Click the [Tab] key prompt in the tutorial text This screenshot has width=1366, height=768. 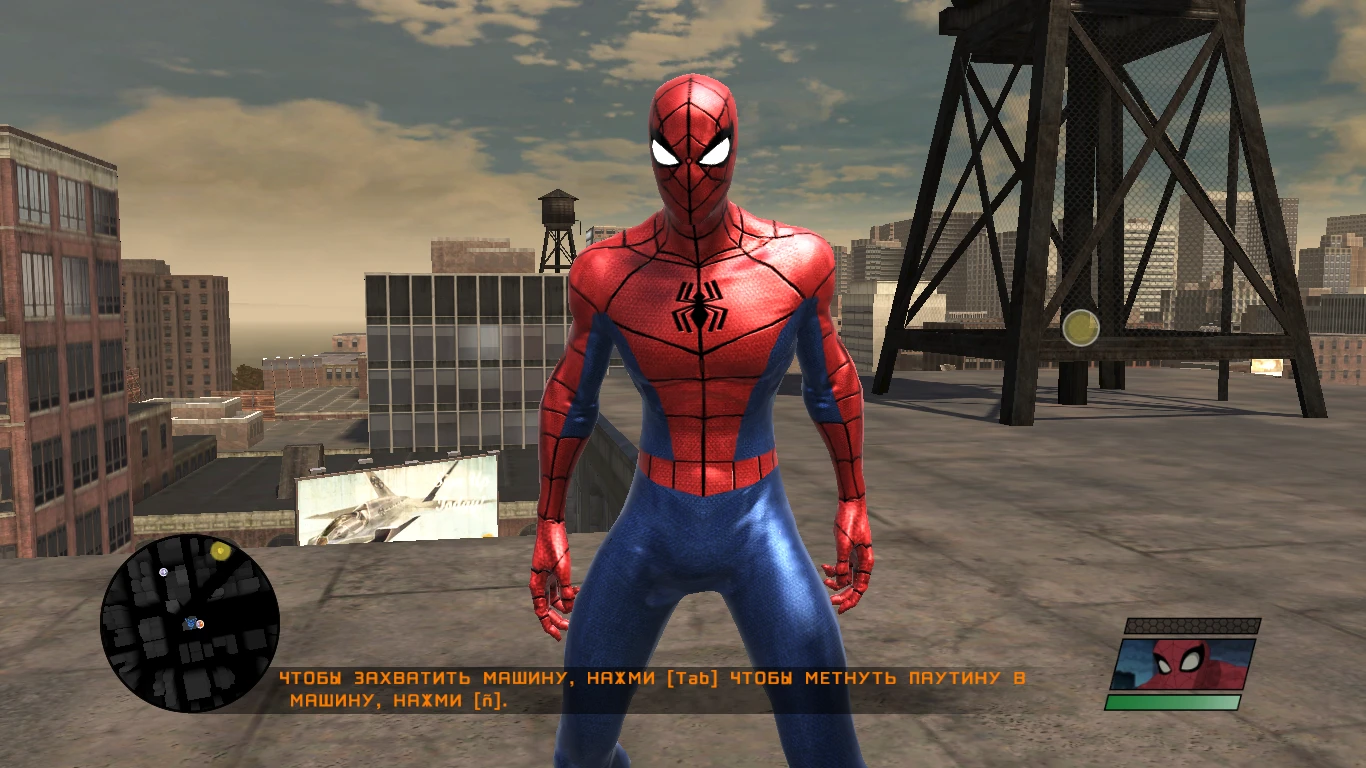694,675
